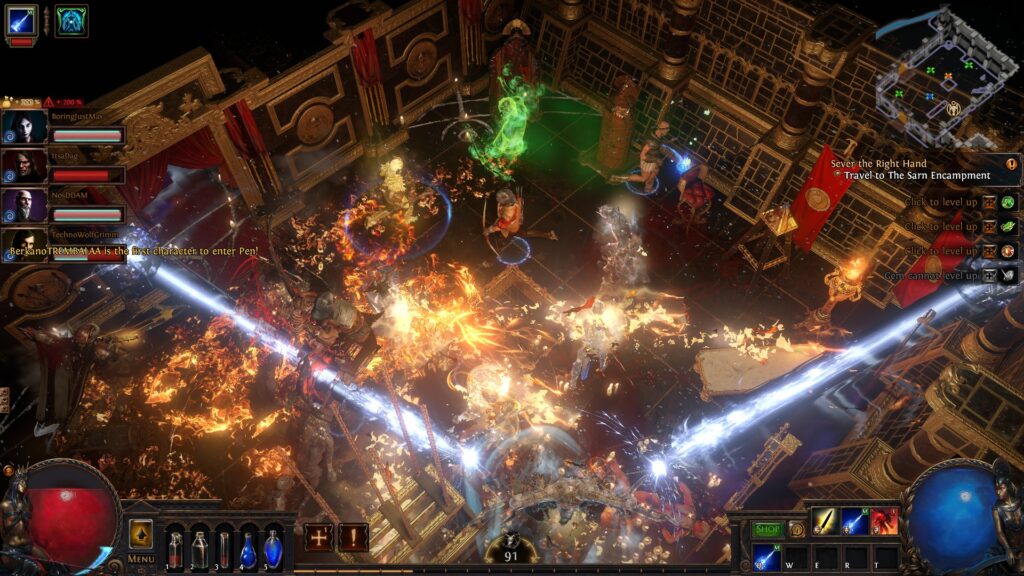Select the red demon skill icon
The image size is (1024, 576).
tap(884, 522)
